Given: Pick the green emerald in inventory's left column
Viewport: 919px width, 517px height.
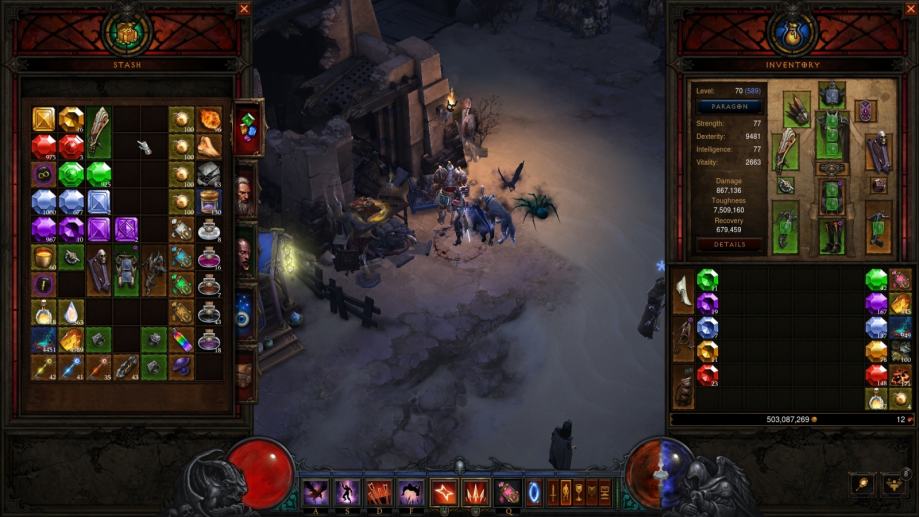Looking at the screenshot, I should tap(707, 279).
